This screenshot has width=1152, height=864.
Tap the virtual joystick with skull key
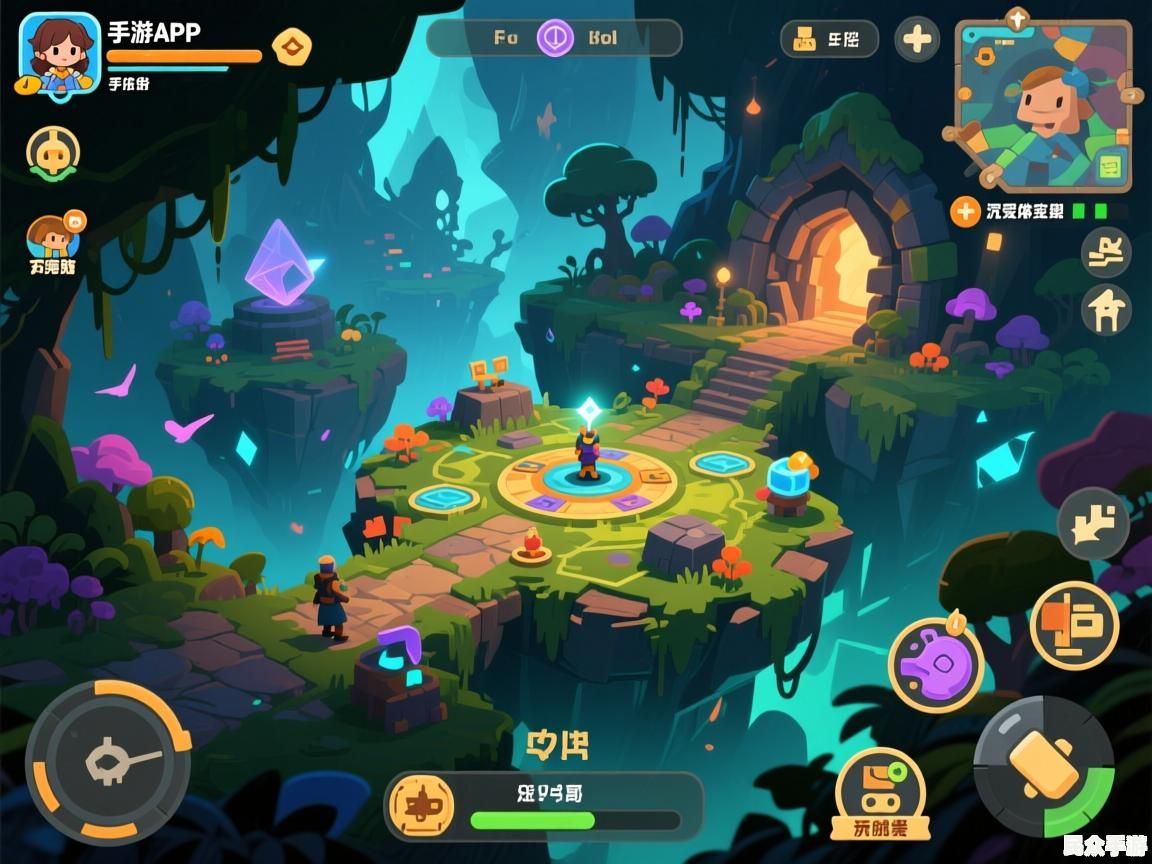[x=108, y=762]
